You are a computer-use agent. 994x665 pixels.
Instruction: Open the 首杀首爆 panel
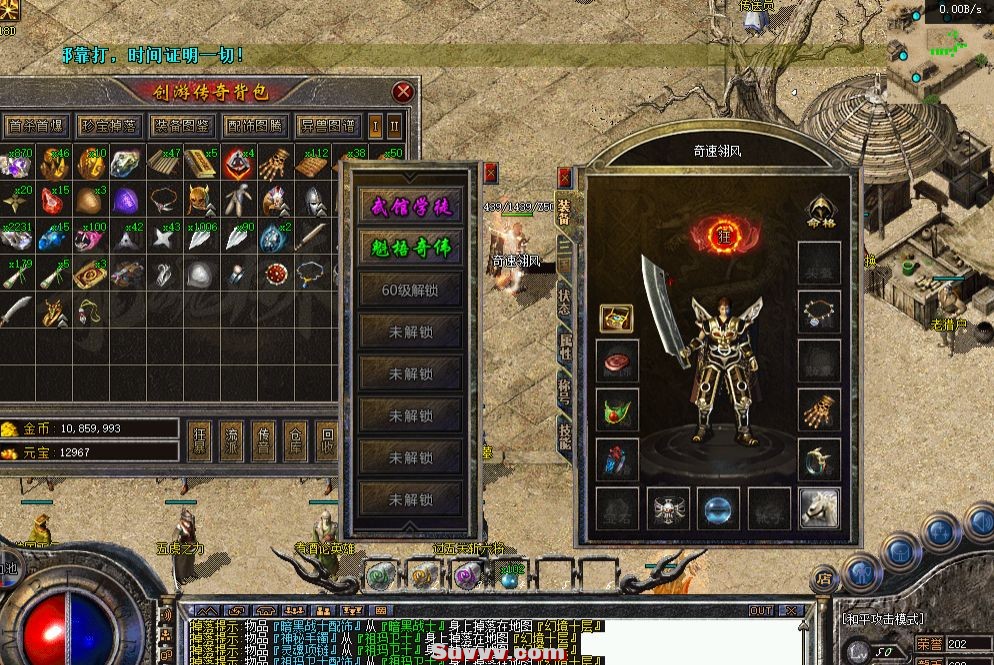35,127
